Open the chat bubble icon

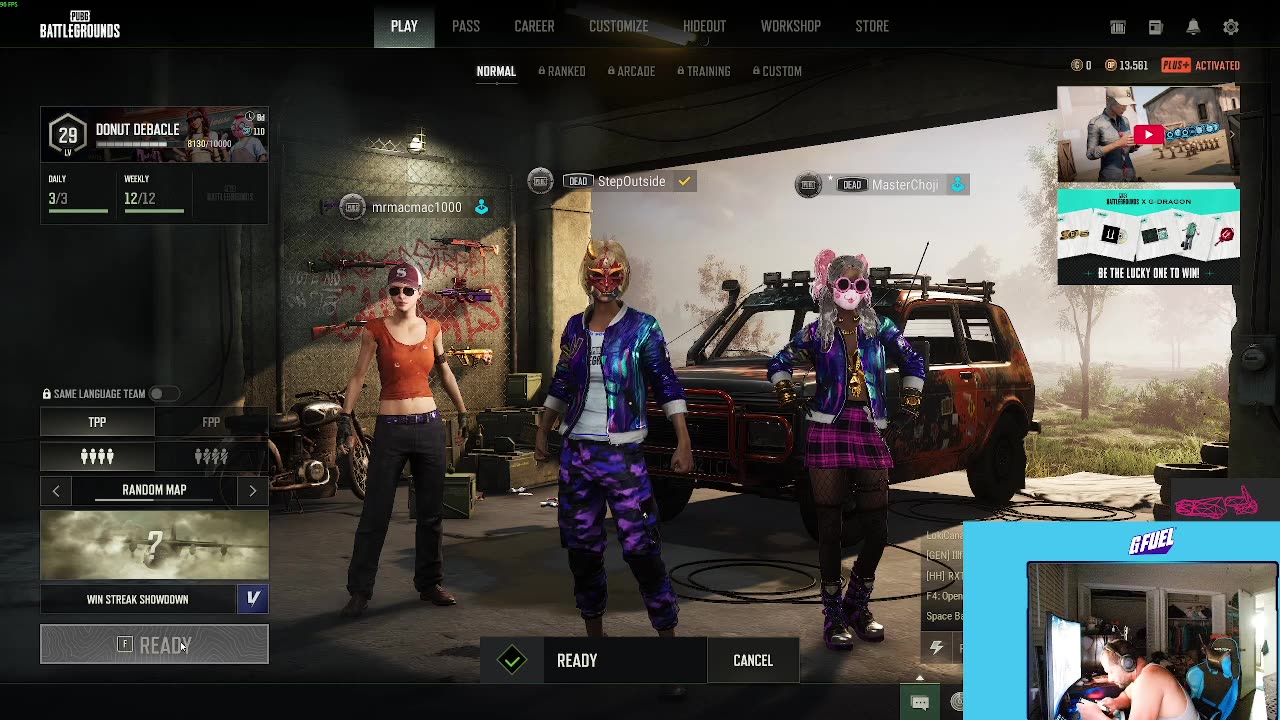pyautogui.click(x=920, y=702)
